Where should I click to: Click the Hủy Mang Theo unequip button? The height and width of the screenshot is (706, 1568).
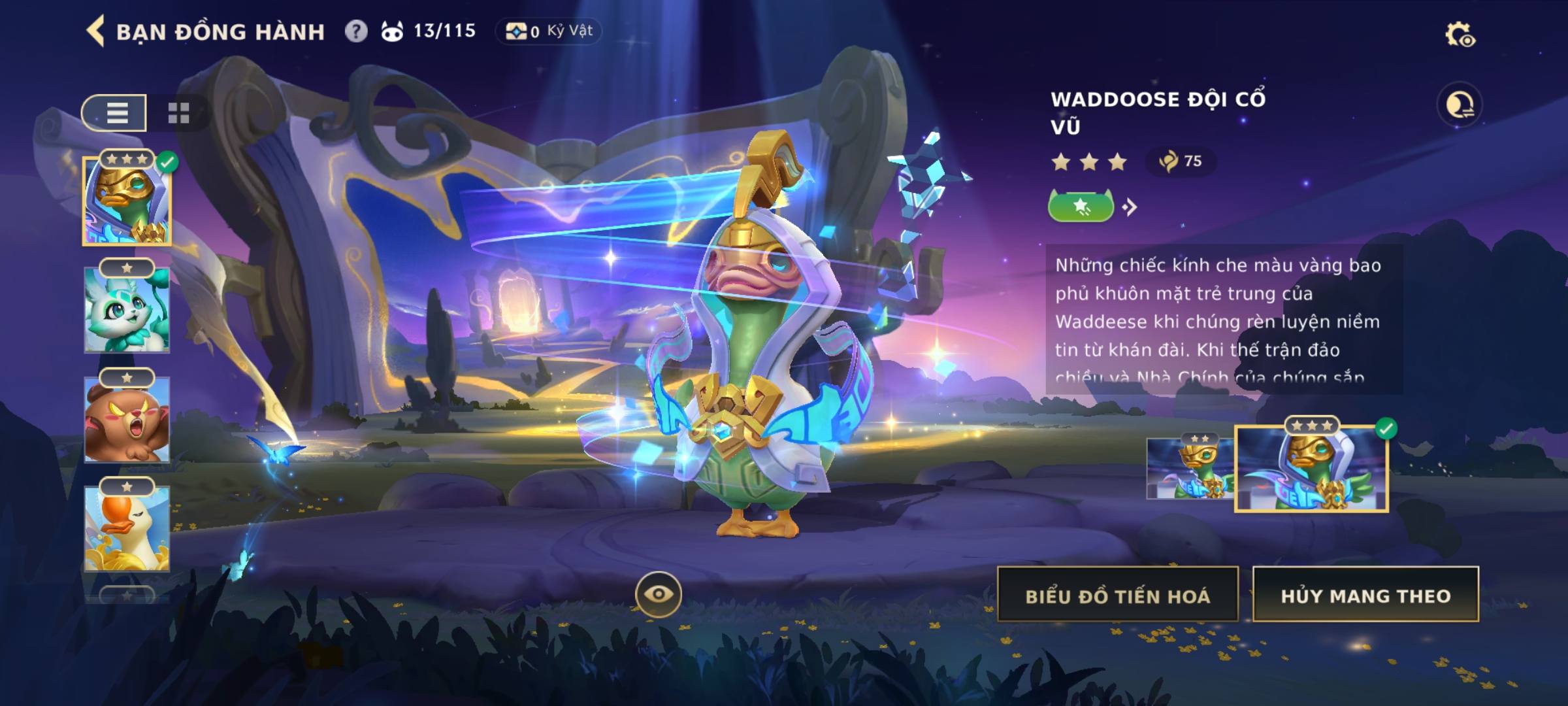point(1365,595)
